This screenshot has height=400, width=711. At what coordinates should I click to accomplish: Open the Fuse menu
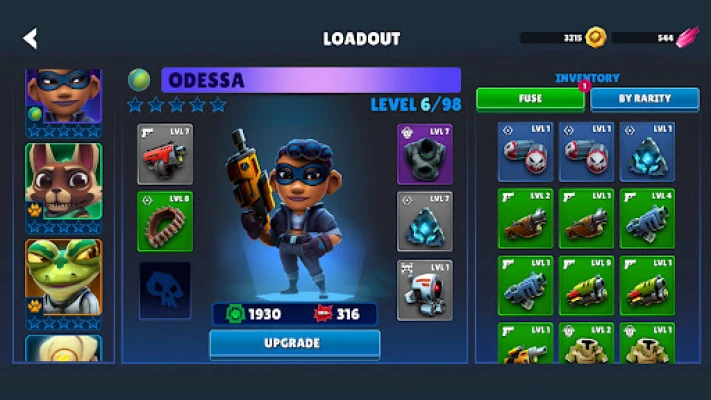tap(530, 98)
